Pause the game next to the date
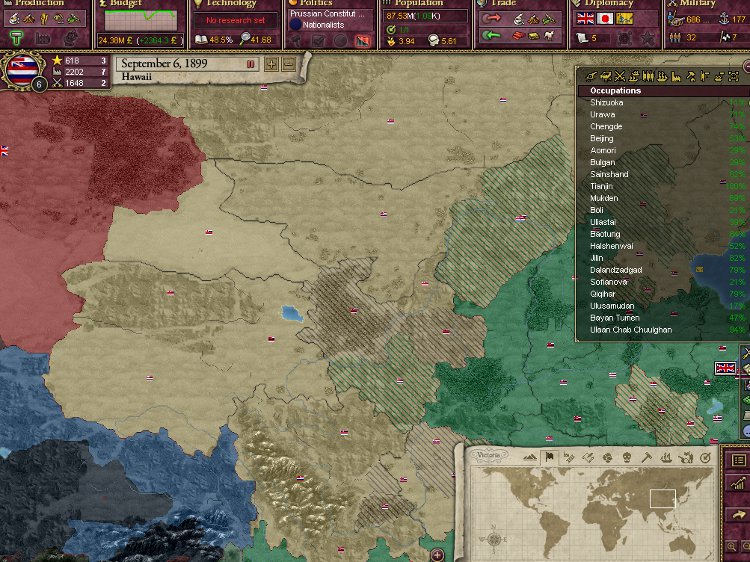Image resolution: width=750 pixels, height=562 pixels. (x=250, y=64)
